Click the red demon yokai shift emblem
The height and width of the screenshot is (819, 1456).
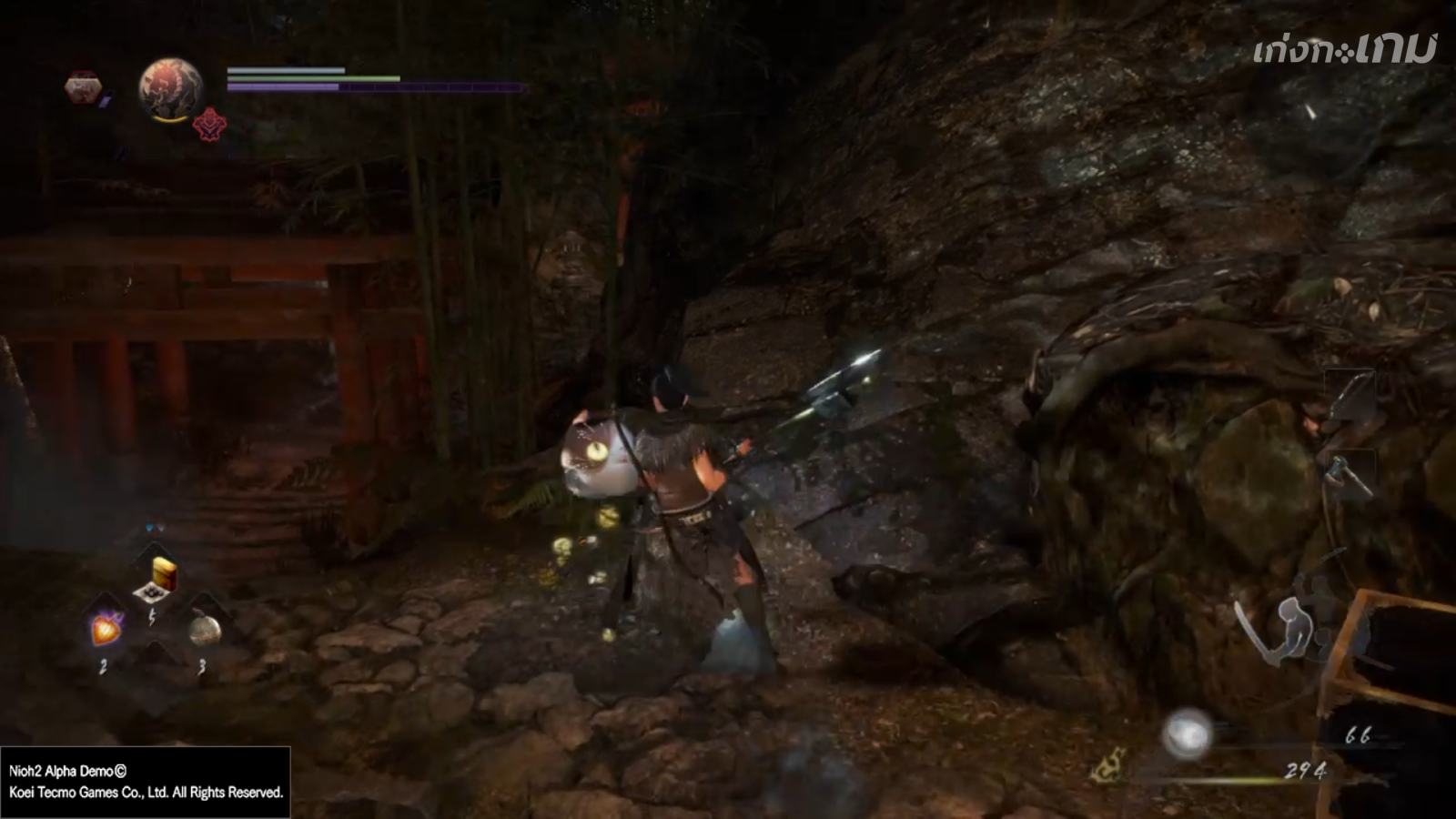coord(209,123)
